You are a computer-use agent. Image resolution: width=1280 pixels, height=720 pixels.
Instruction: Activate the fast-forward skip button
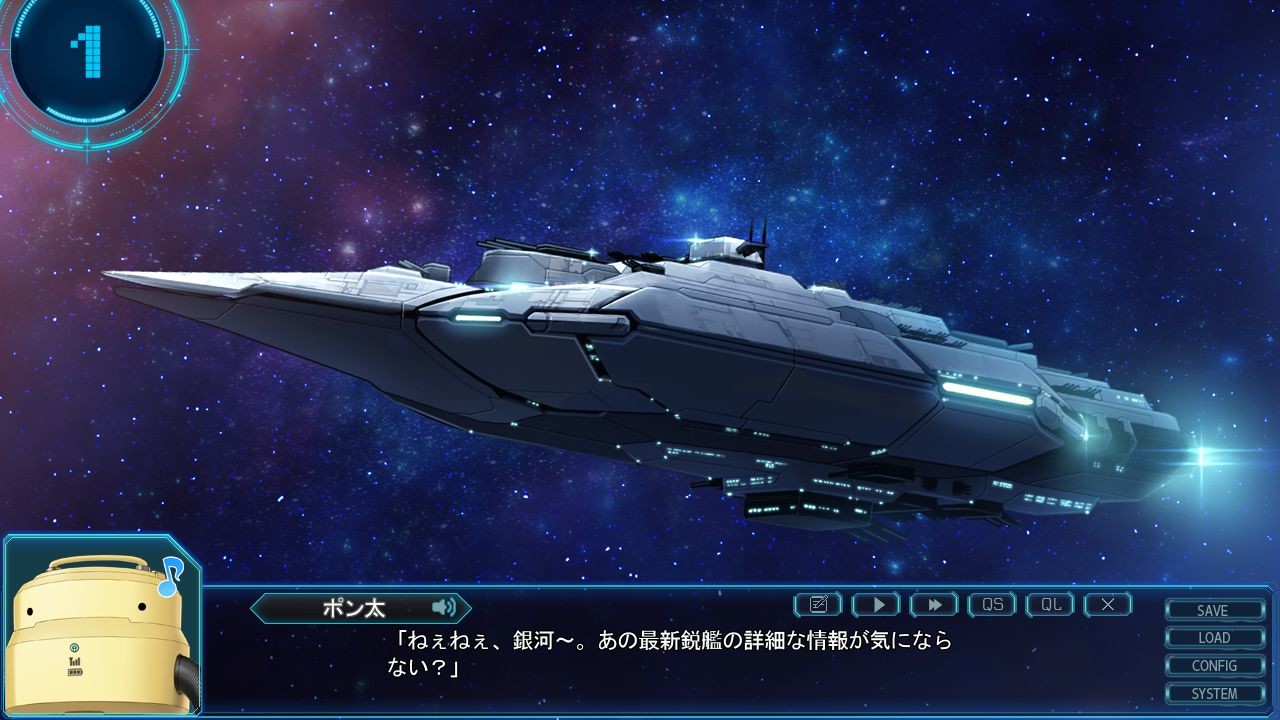coord(934,604)
